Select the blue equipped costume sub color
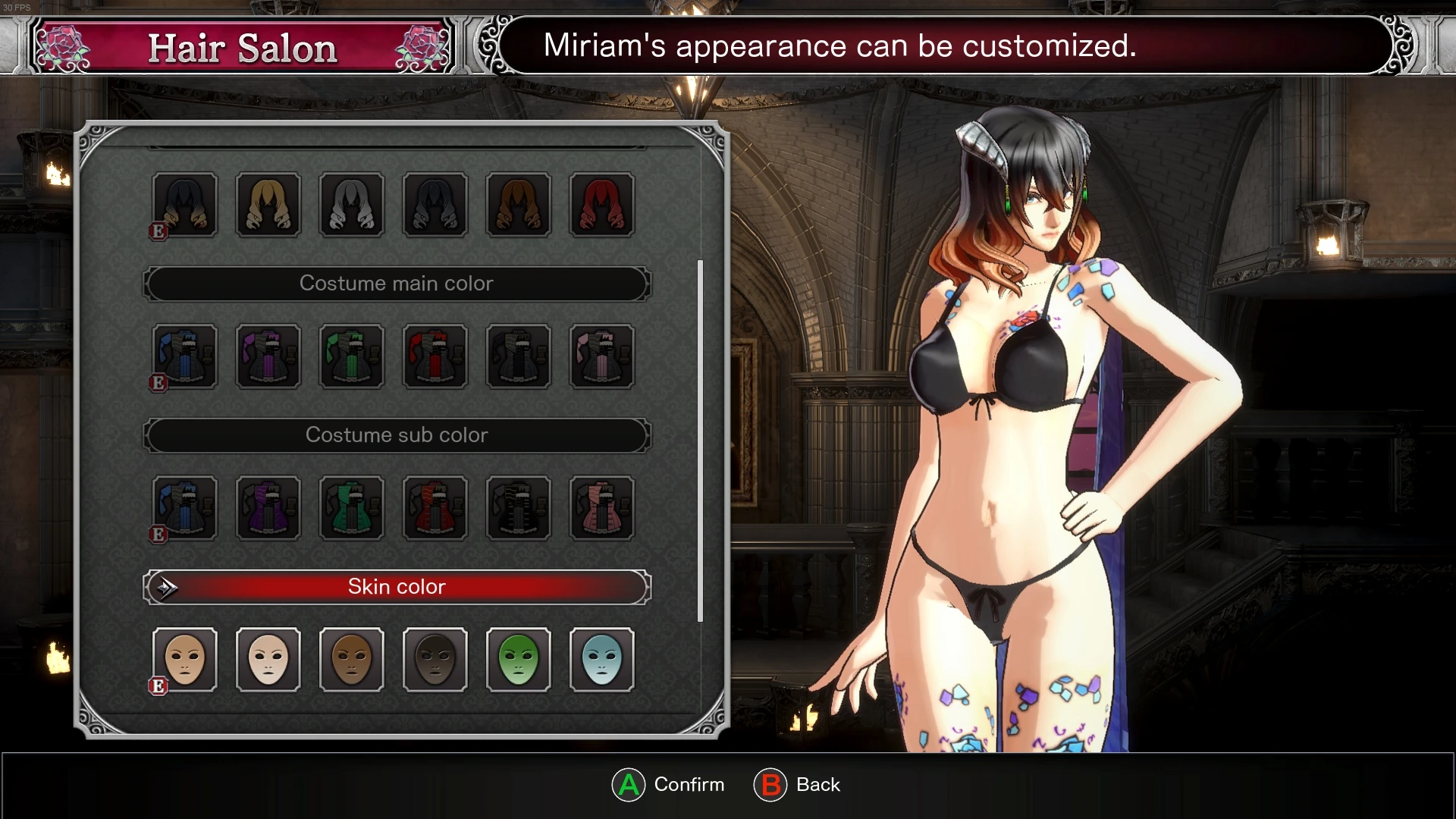 coord(185,508)
